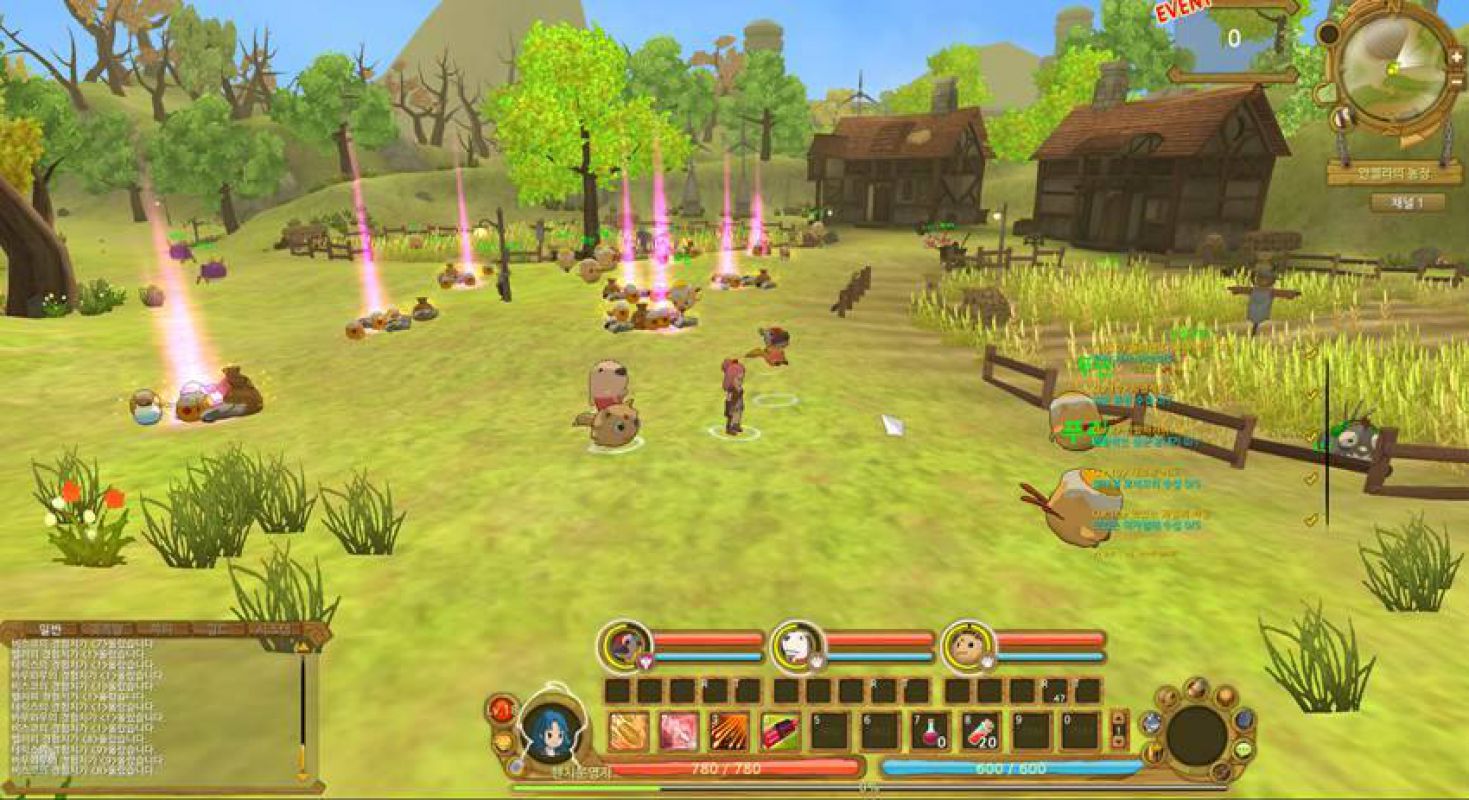Viewport: 1469px width, 800px height.
Task: Click the circular minimap
Action: tap(1394, 68)
